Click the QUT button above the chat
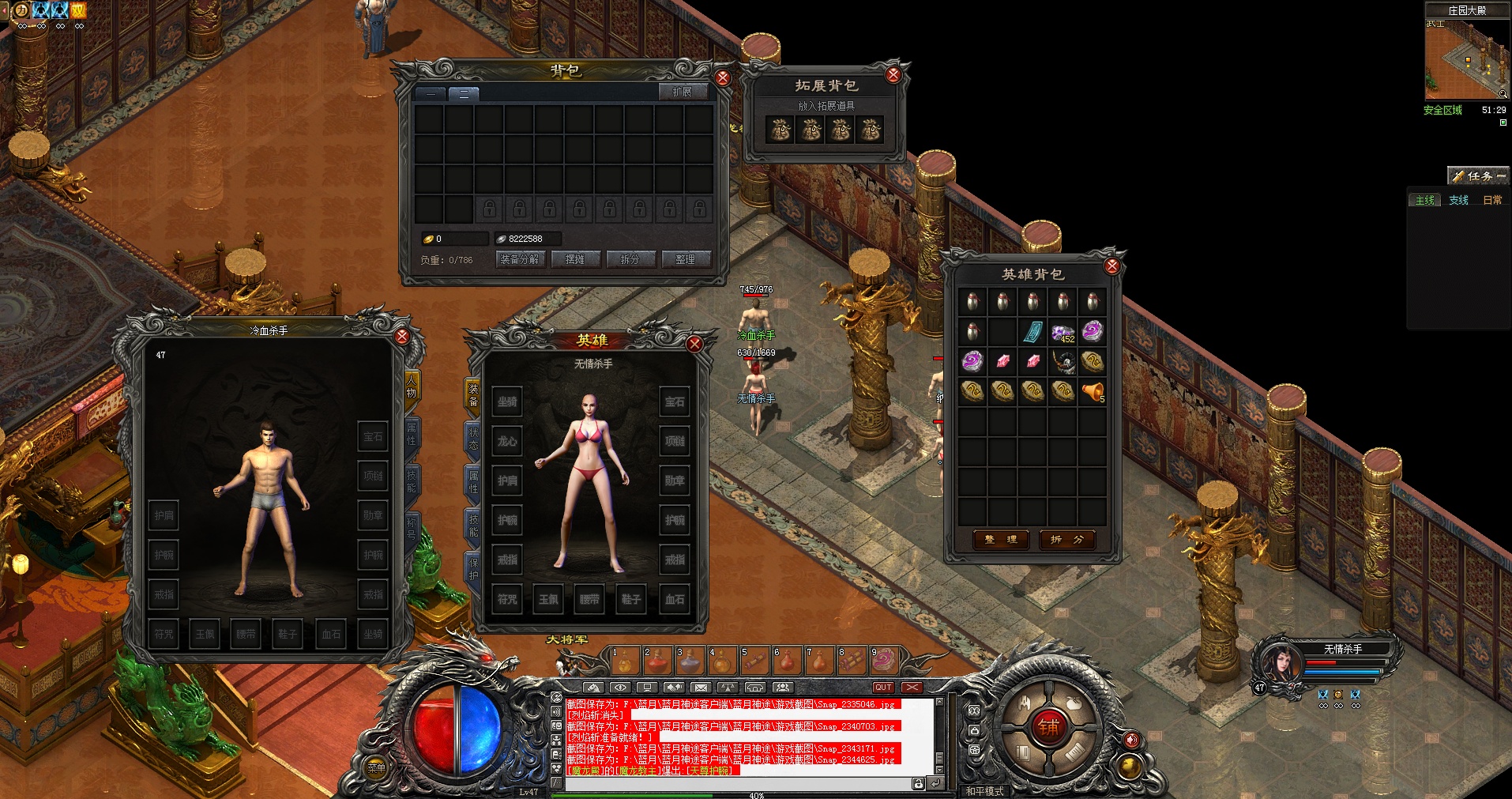Image resolution: width=1512 pixels, height=799 pixels. coord(883,688)
